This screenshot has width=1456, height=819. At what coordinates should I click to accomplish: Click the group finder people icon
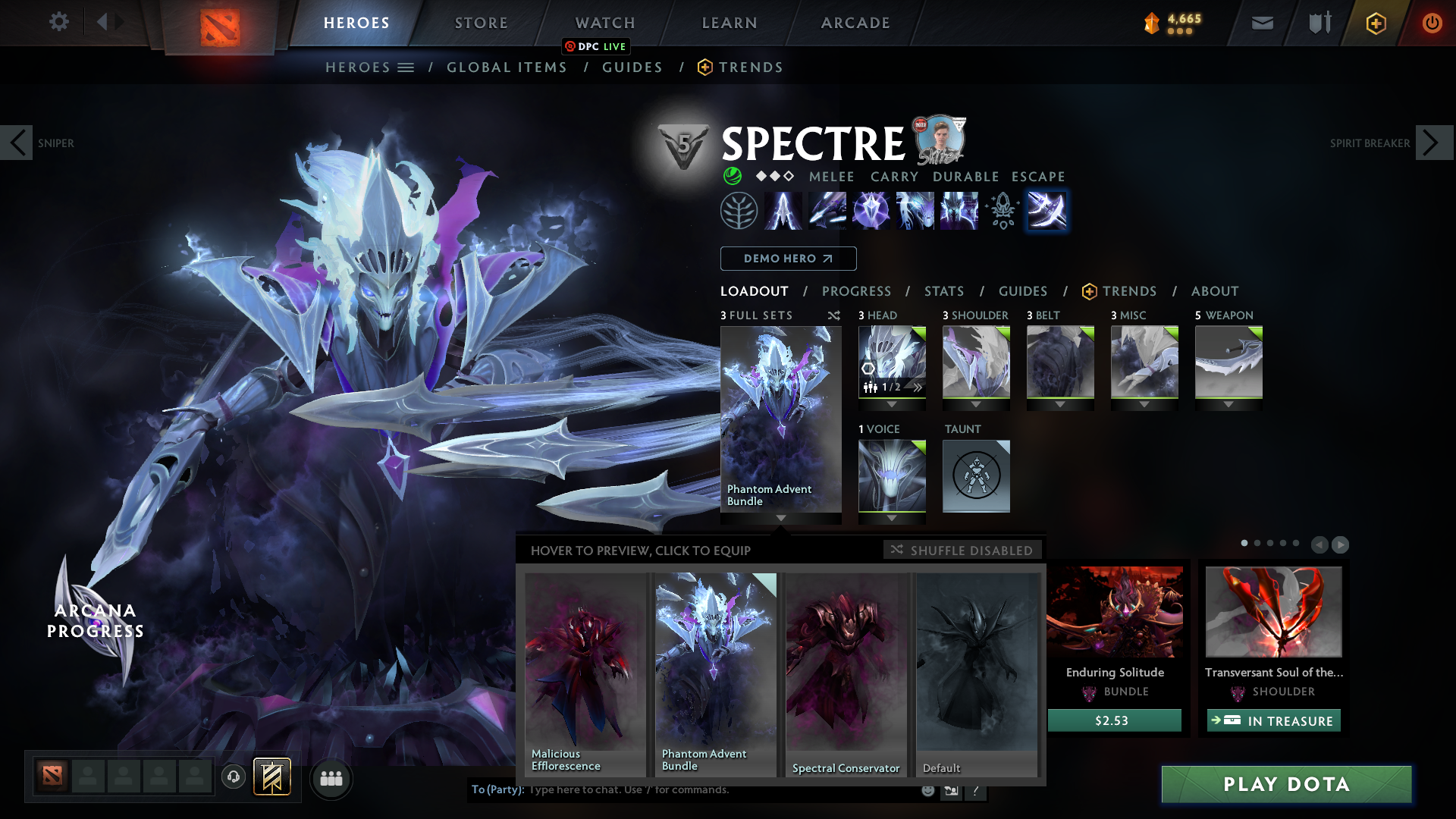331,777
